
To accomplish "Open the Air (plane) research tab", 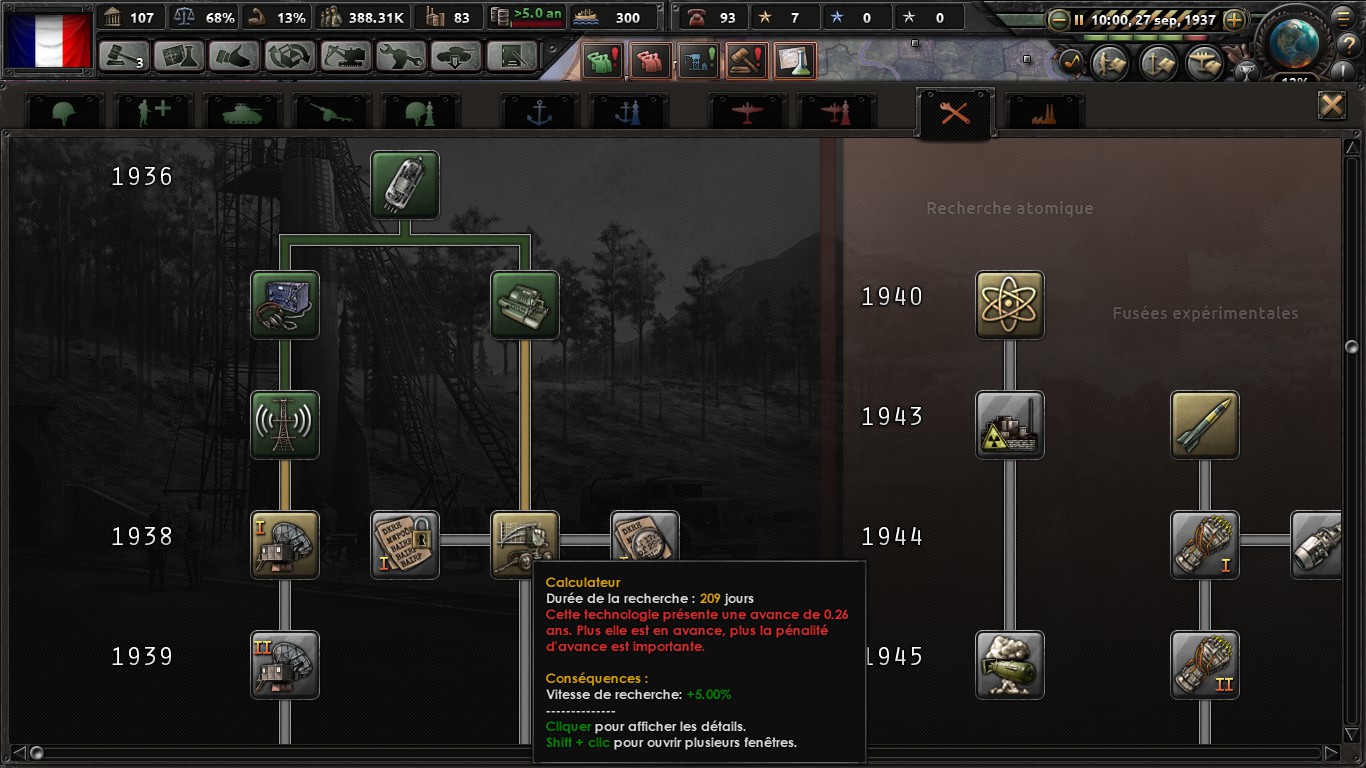I will pos(747,113).
